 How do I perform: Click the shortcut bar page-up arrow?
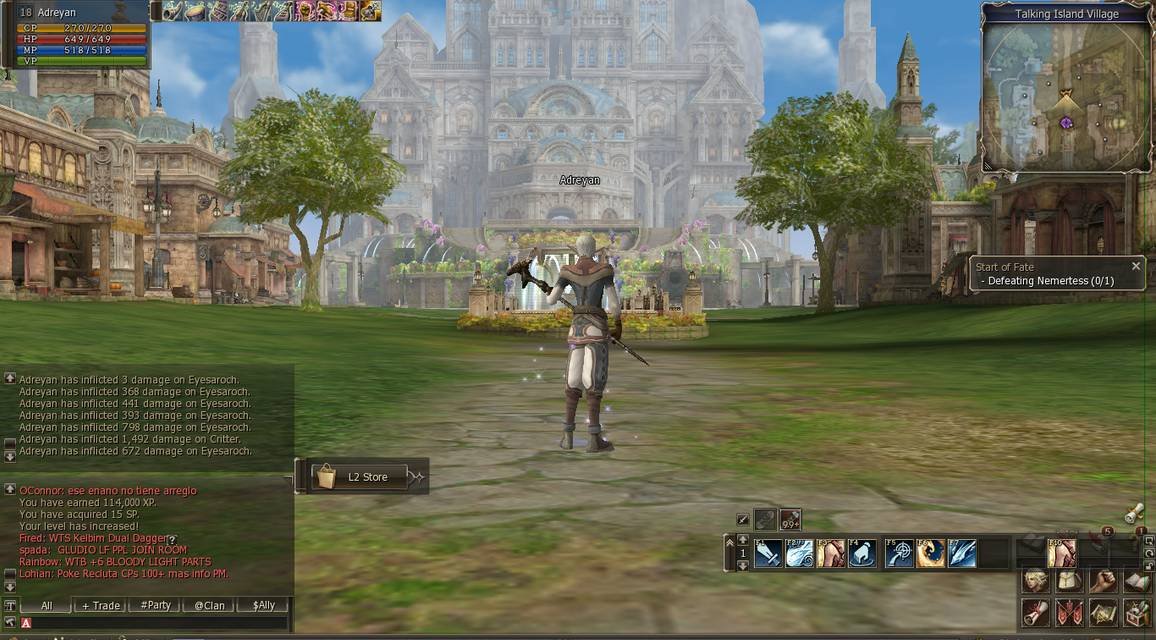tap(742, 540)
